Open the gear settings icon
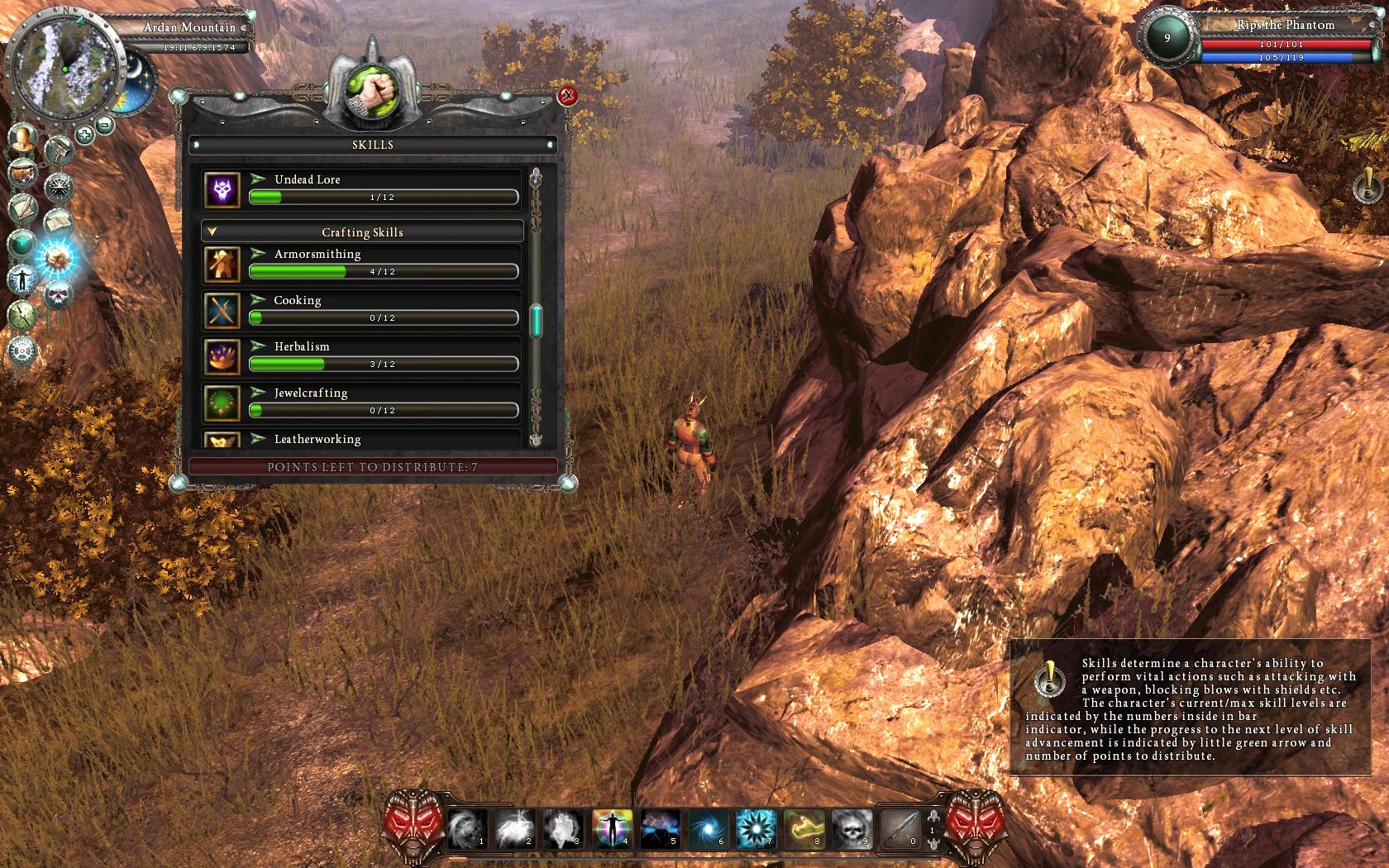 (x=22, y=351)
